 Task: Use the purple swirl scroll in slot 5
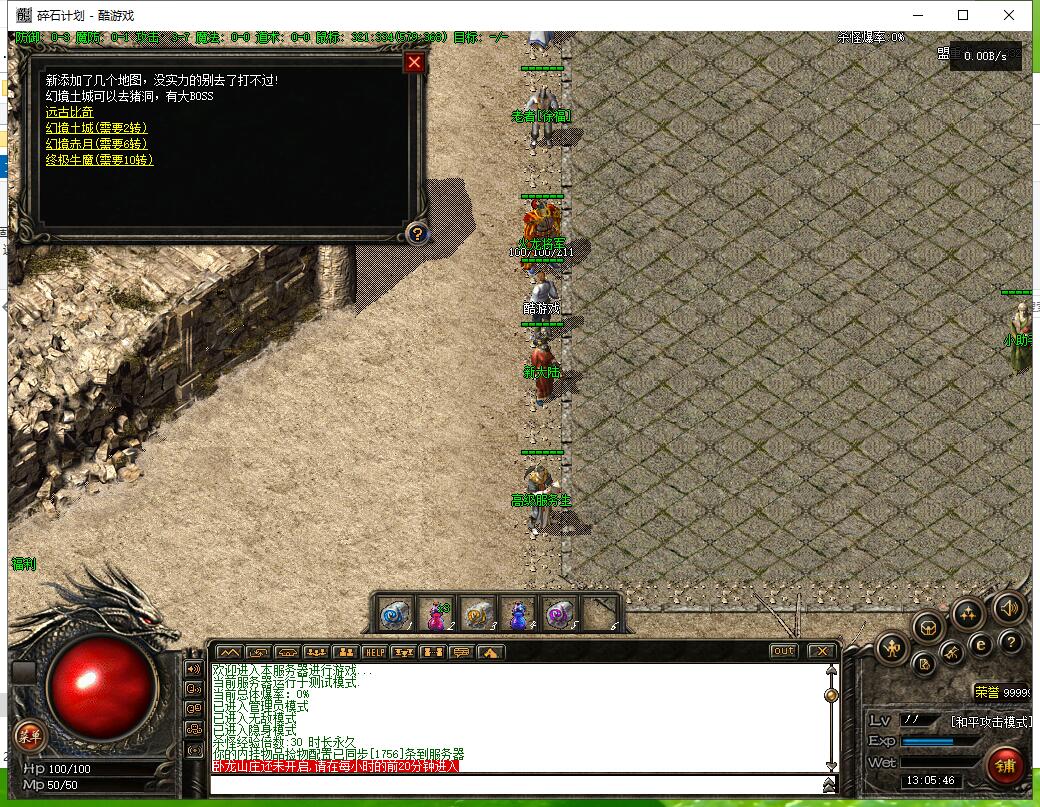[x=558, y=614]
